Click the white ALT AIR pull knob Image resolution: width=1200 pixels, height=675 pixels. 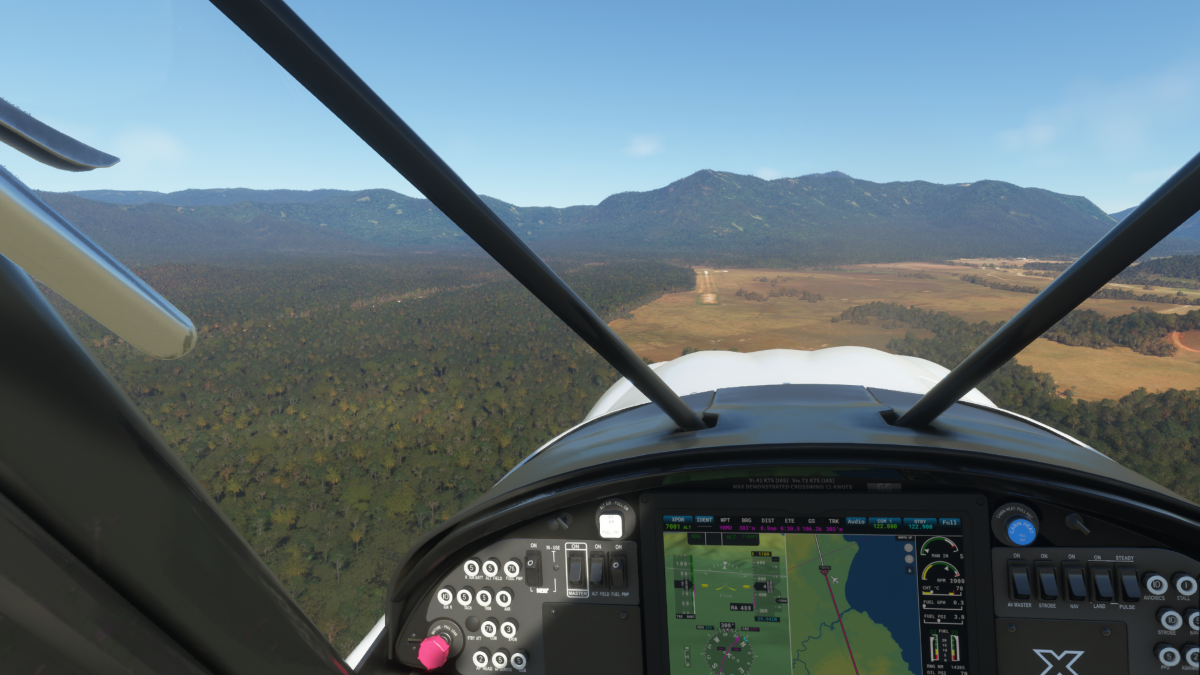610,525
